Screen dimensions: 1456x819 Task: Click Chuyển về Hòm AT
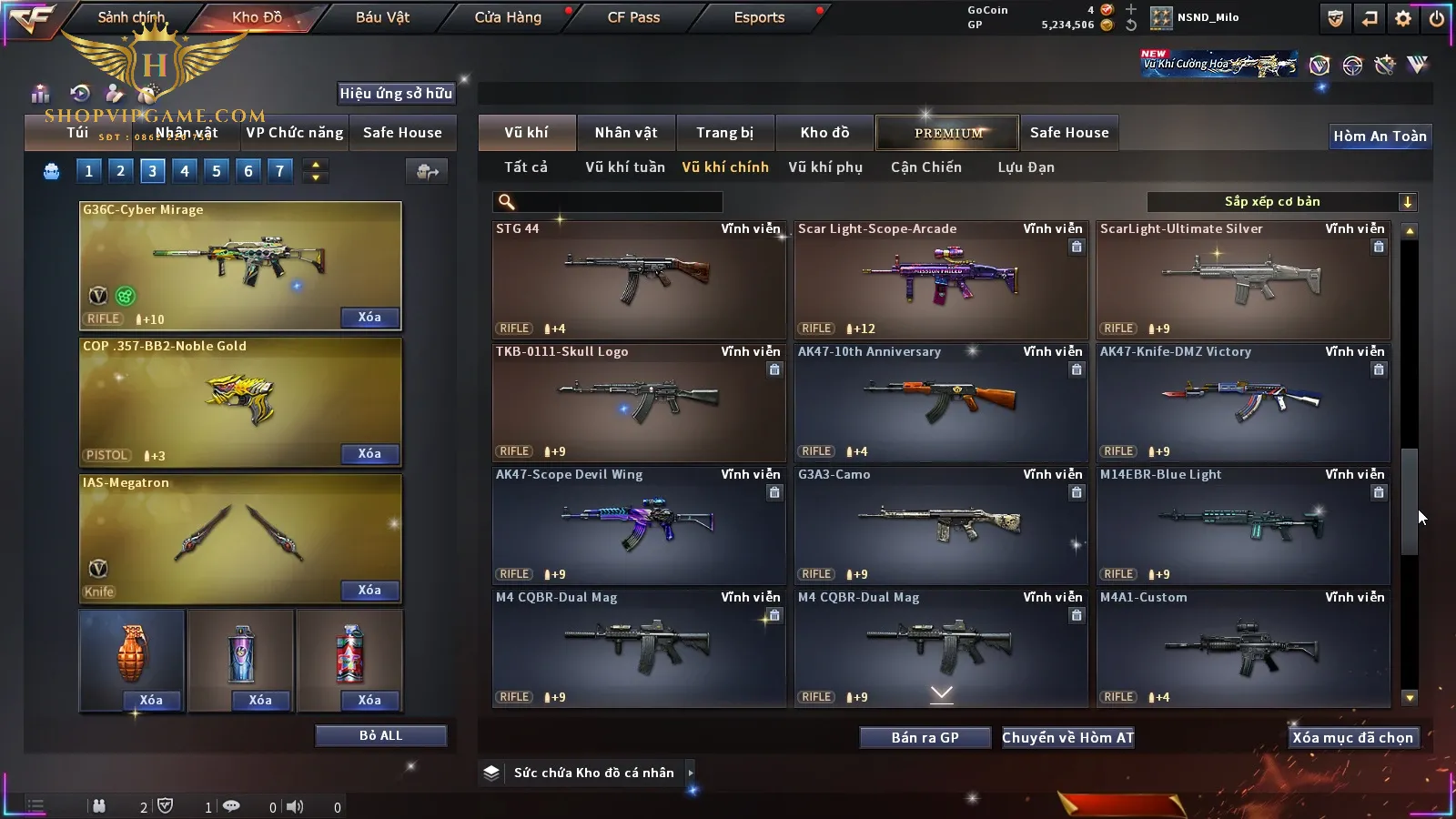tap(1067, 738)
